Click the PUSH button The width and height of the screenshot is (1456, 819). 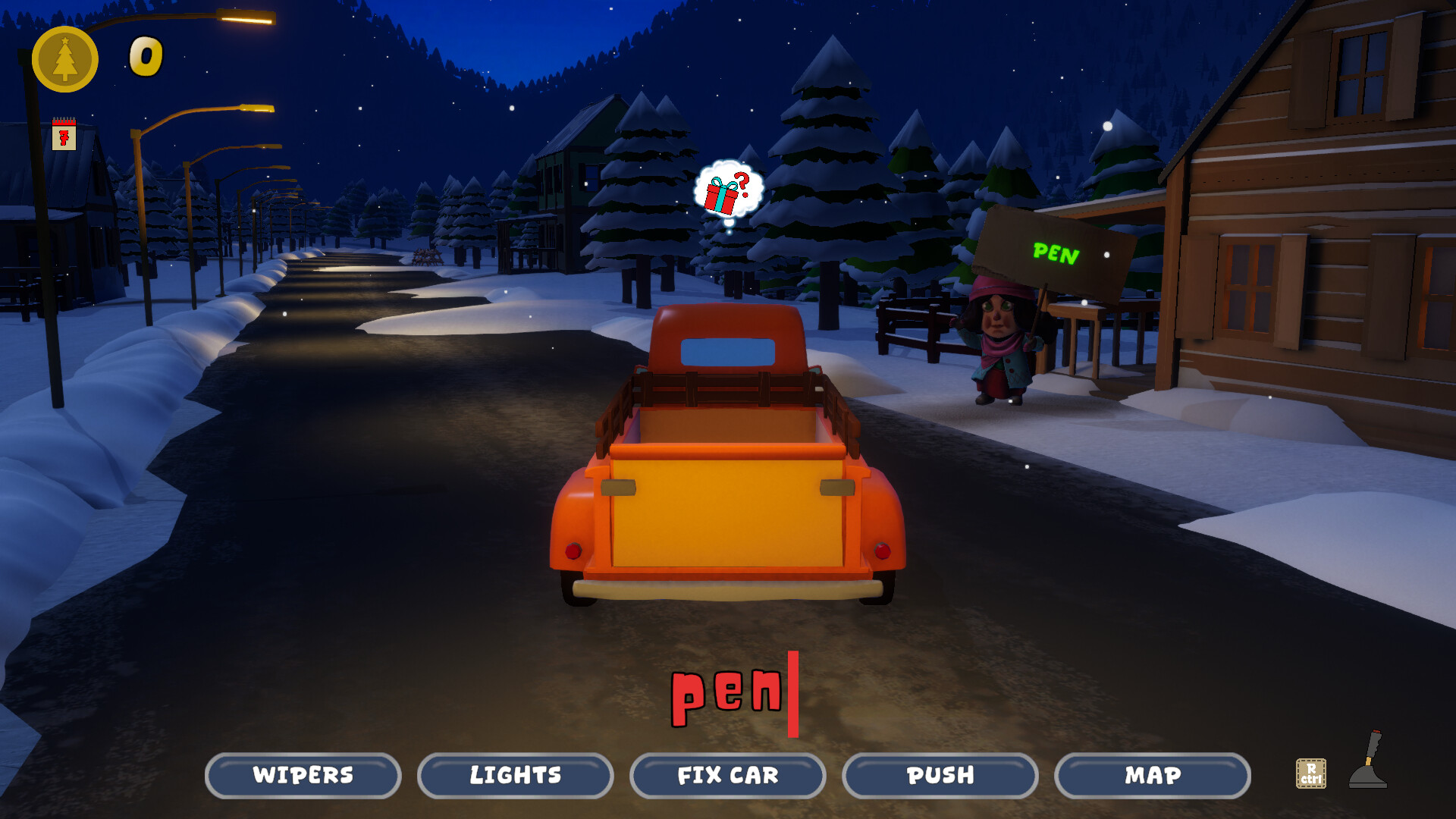pos(940,776)
